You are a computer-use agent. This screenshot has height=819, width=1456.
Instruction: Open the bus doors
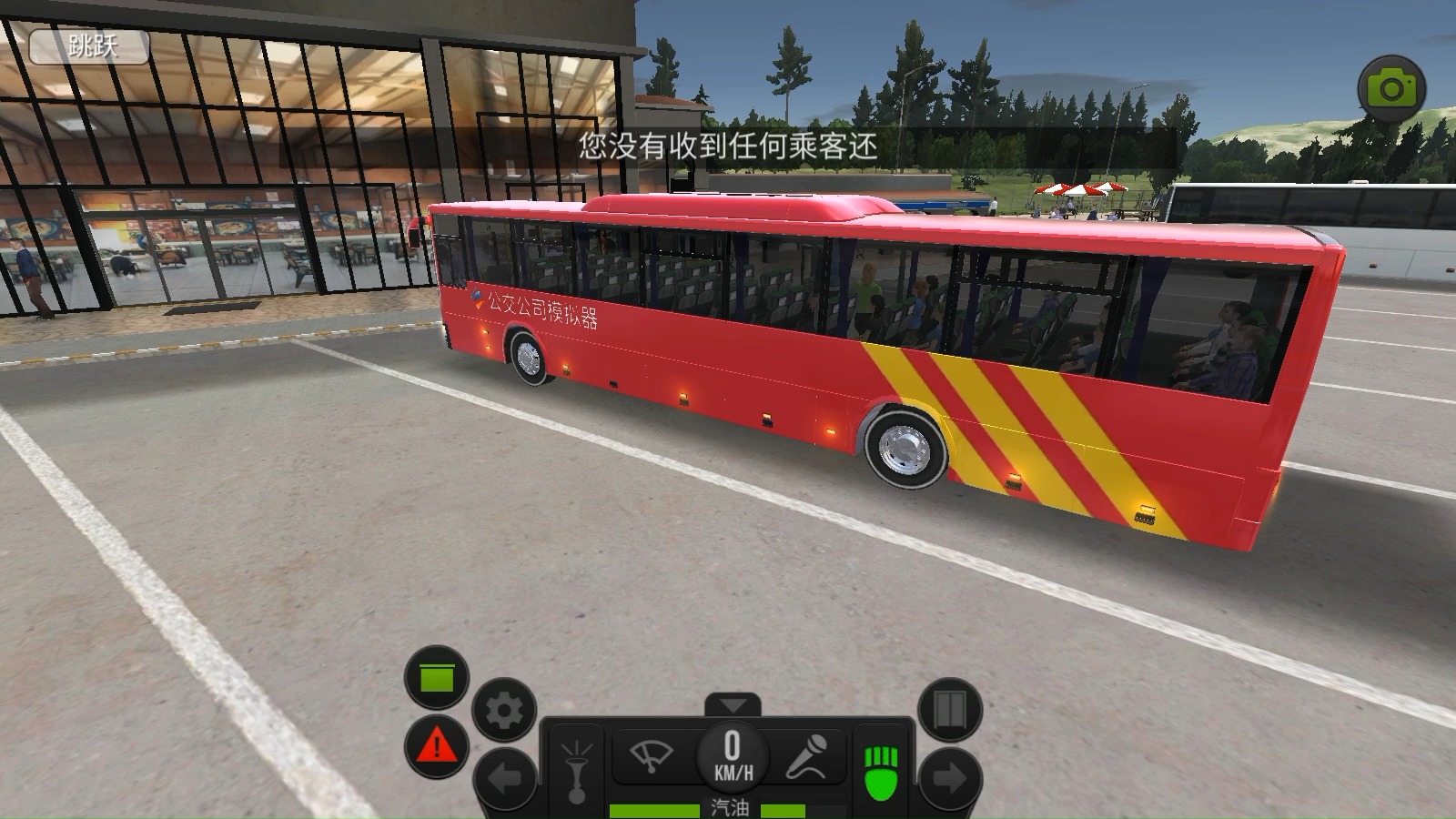coord(950,710)
